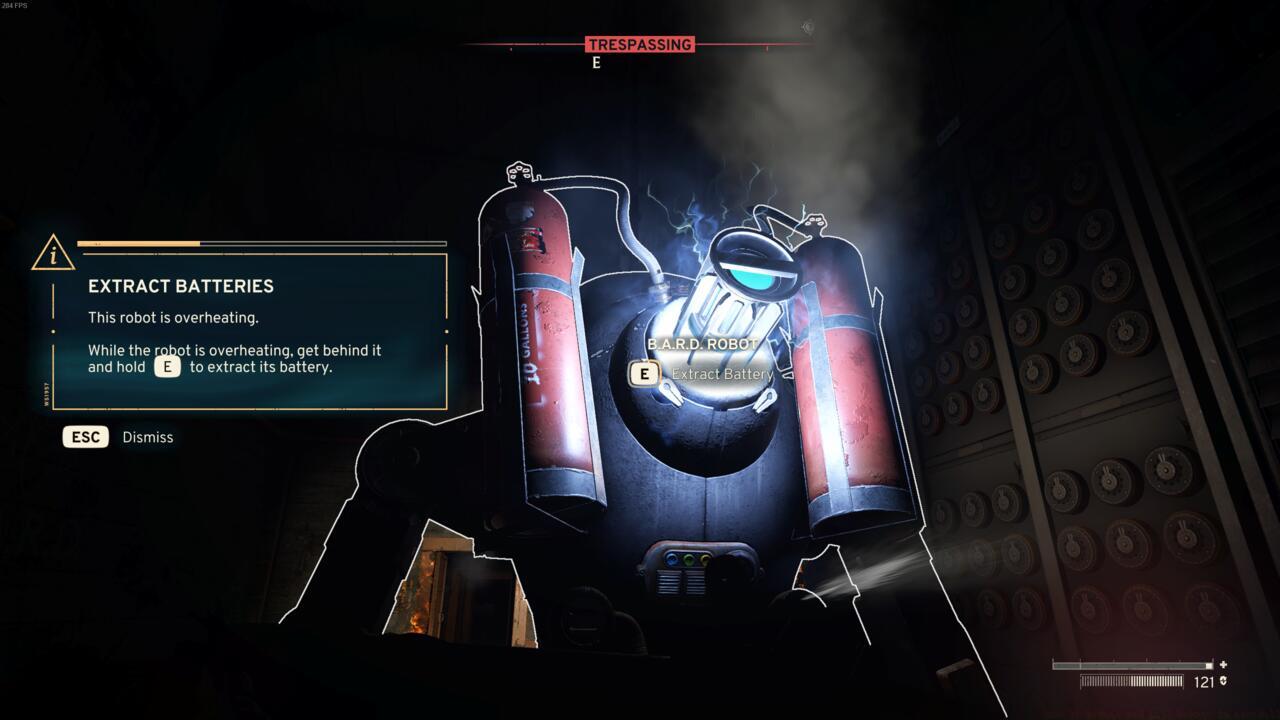
Task: Select the E keycap below the Trespassing banner
Action: click(597, 60)
